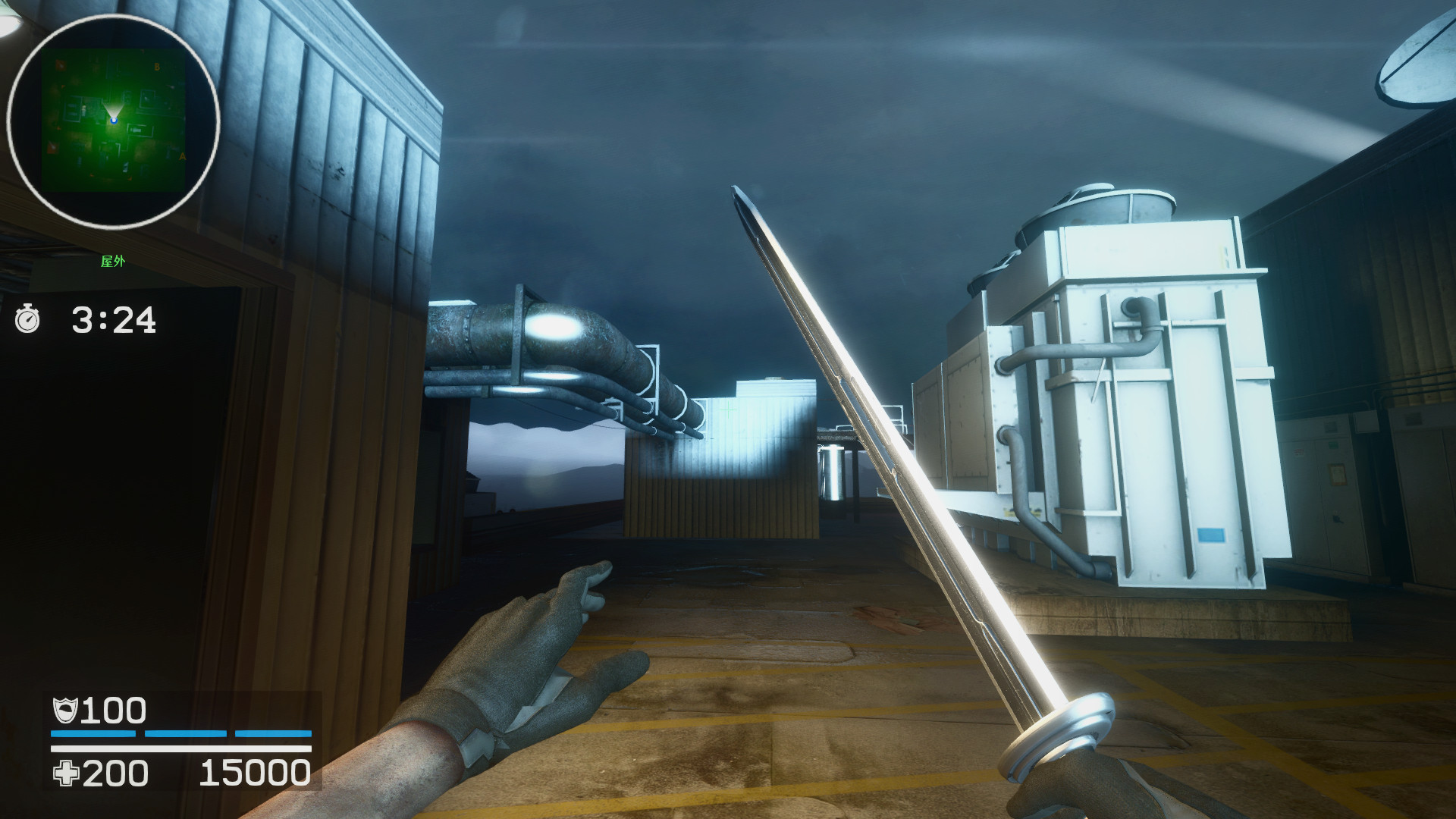Screen dimensions: 1456x819
Task: Click the orange marker in the minimap's top-left corner
Action: (60, 65)
